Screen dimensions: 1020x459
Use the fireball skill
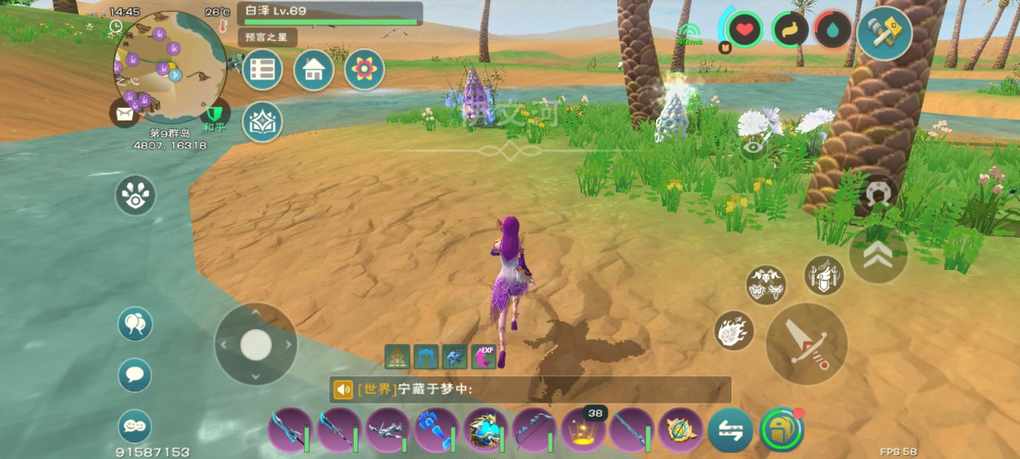pos(734,331)
